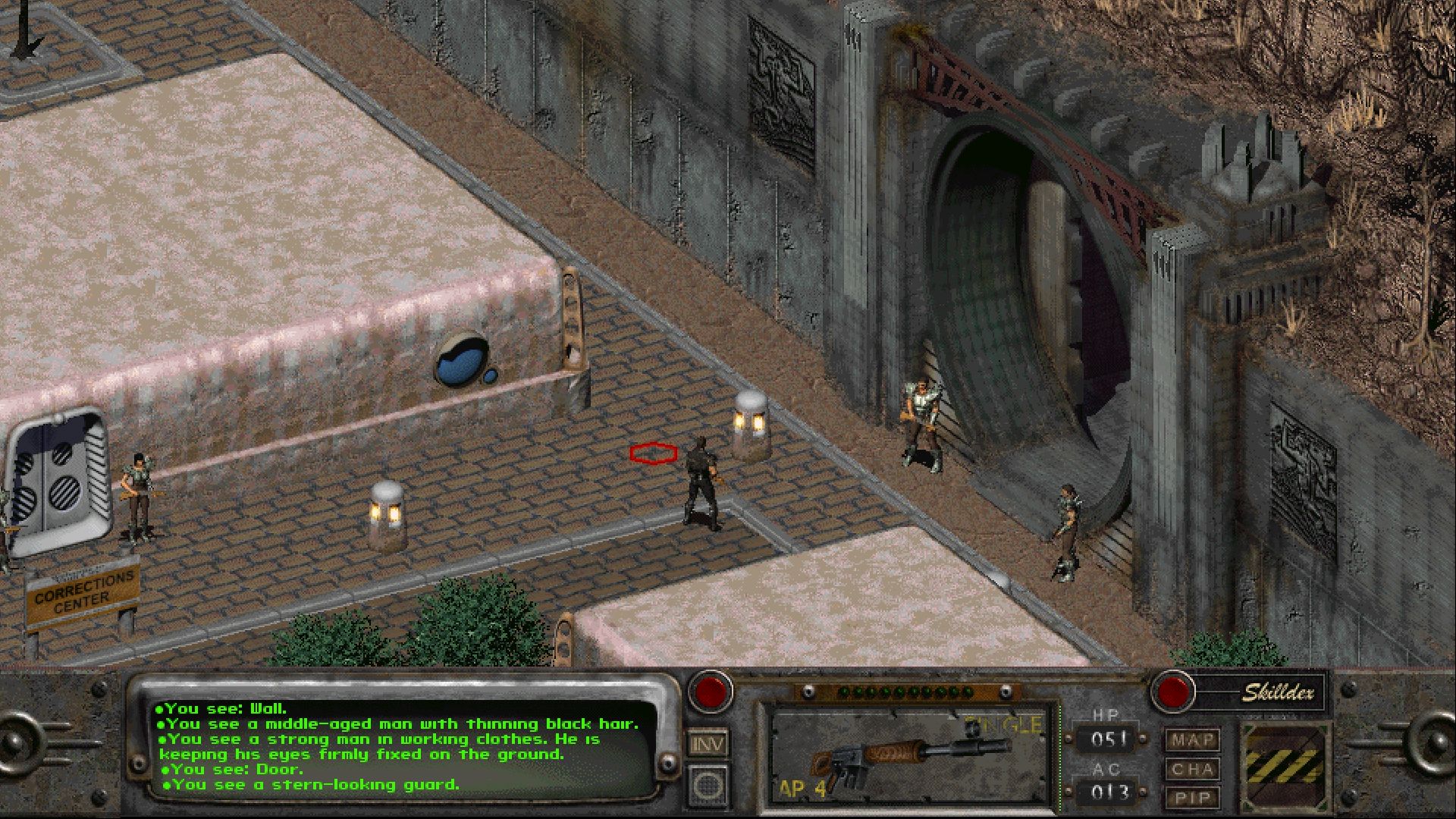Toggle hands with red button beside weapon slot
The height and width of the screenshot is (819, 1456).
coord(711,692)
